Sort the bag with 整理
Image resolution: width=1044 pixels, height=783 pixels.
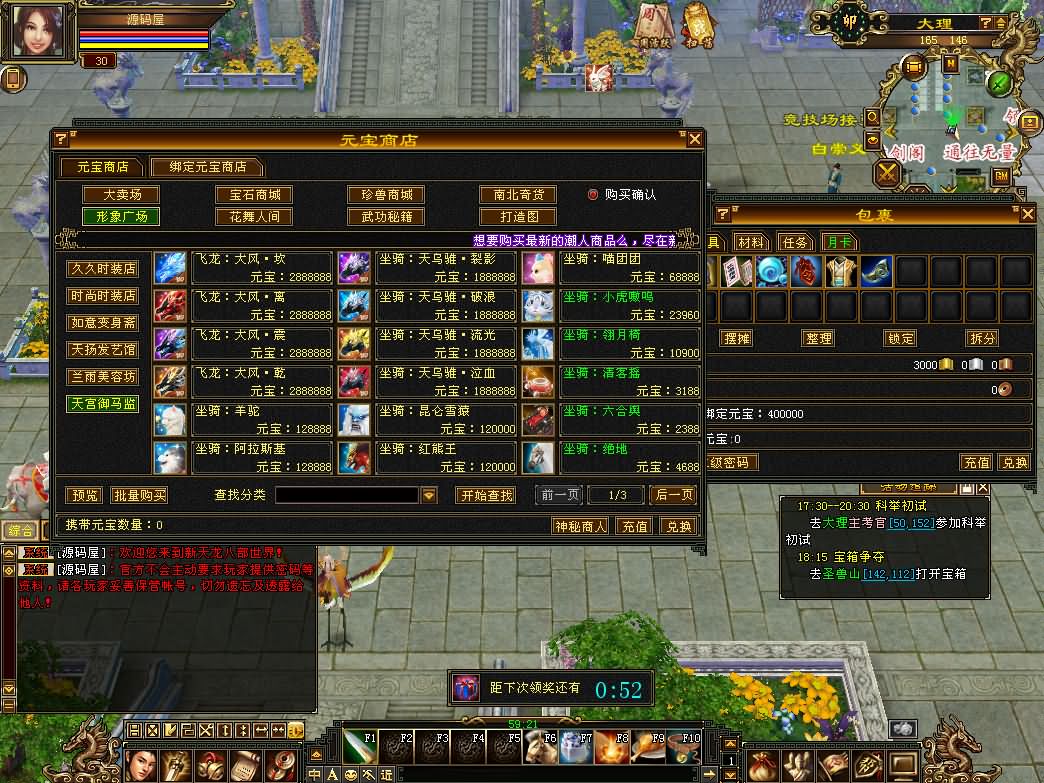818,338
